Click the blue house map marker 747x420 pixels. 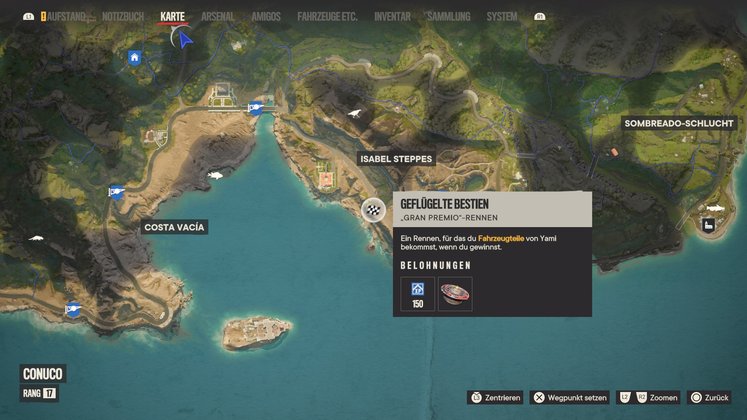134,57
